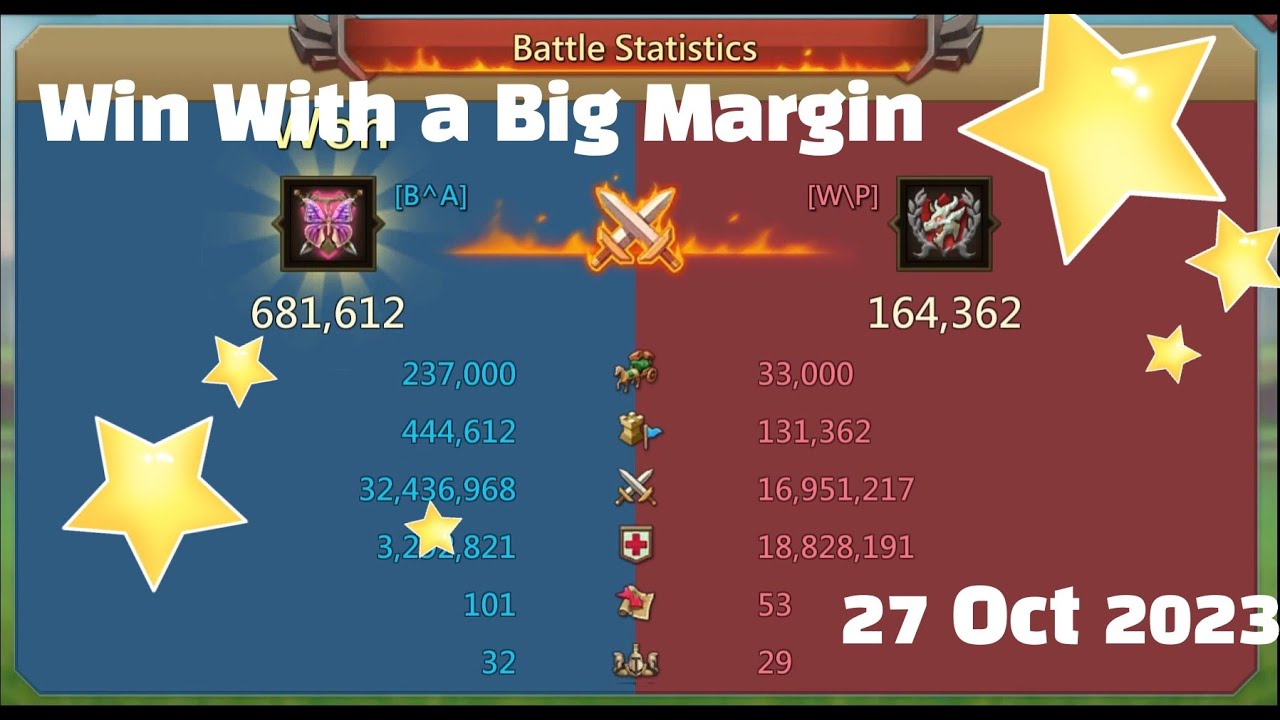Select the 681,612 total might value
1280x720 pixels.
click(x=330, y=313)
